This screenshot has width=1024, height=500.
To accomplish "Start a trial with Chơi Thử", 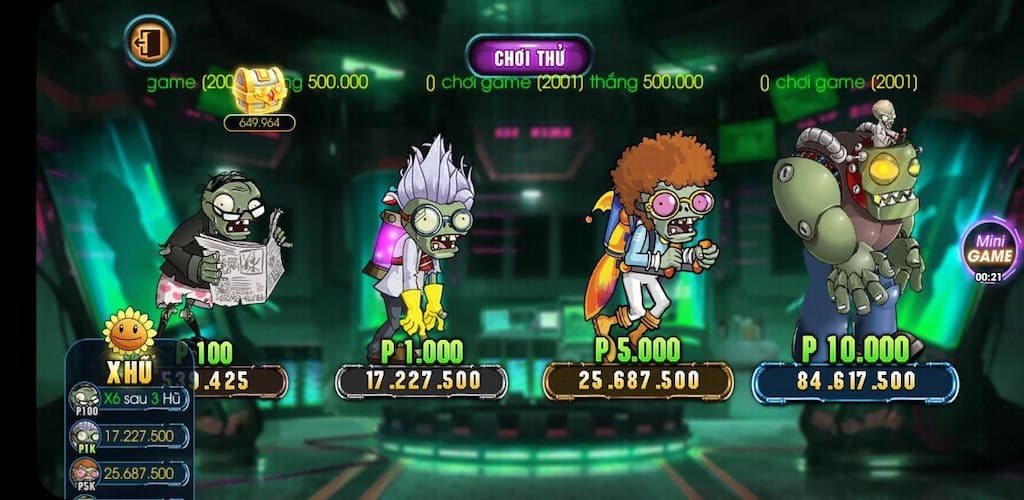I will point(529,57).
